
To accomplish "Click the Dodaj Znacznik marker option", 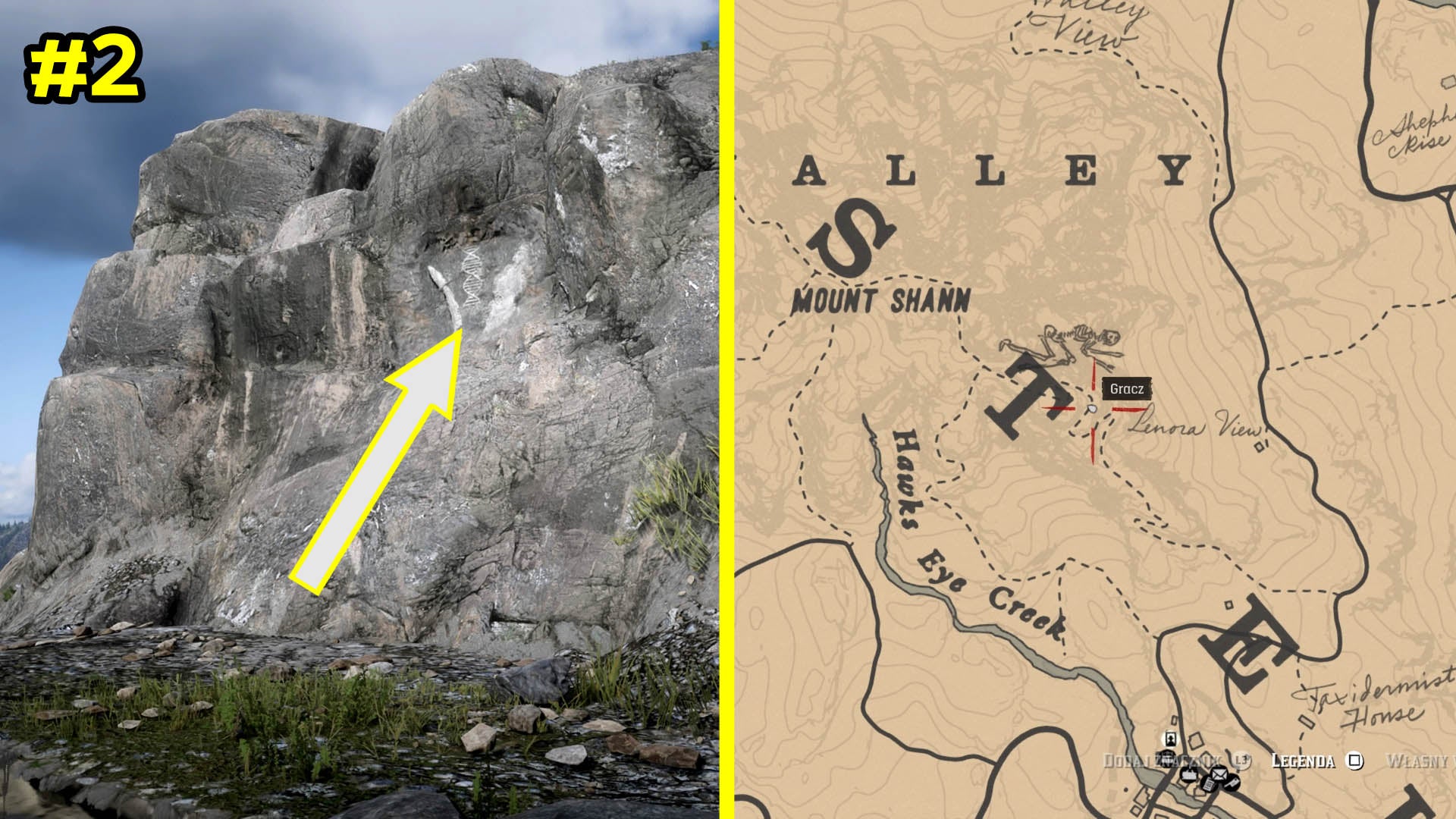I will click(1163, 759).
